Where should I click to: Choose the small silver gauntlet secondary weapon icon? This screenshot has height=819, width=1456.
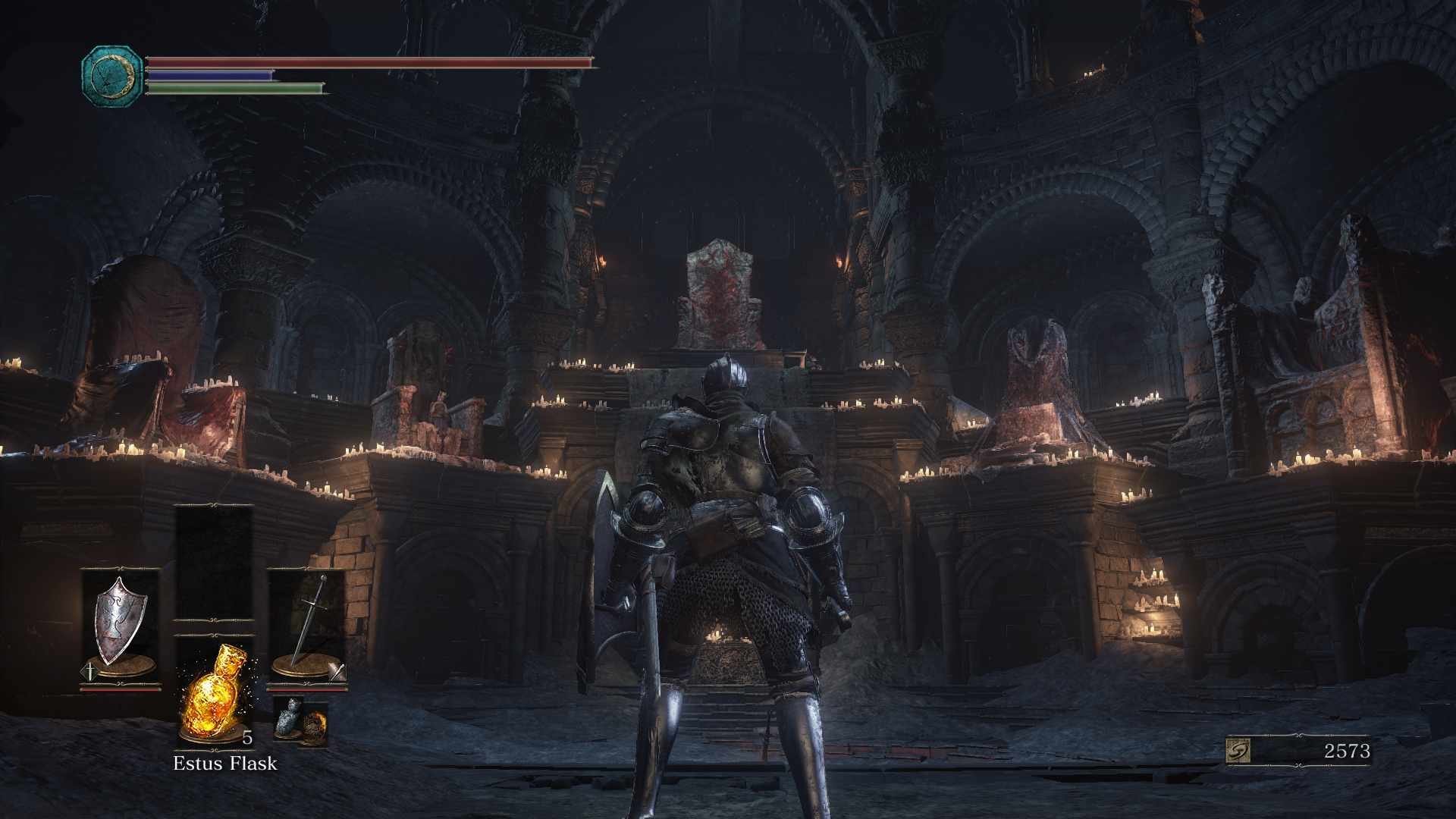click(288, 717)
